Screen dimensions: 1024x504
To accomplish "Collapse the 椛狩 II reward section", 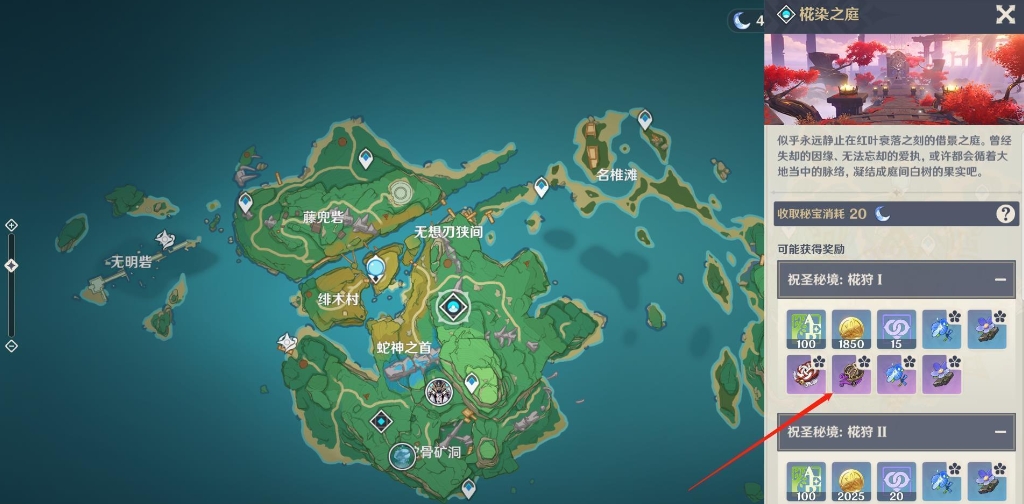I will pyautogui.click(x=999, y=431).
